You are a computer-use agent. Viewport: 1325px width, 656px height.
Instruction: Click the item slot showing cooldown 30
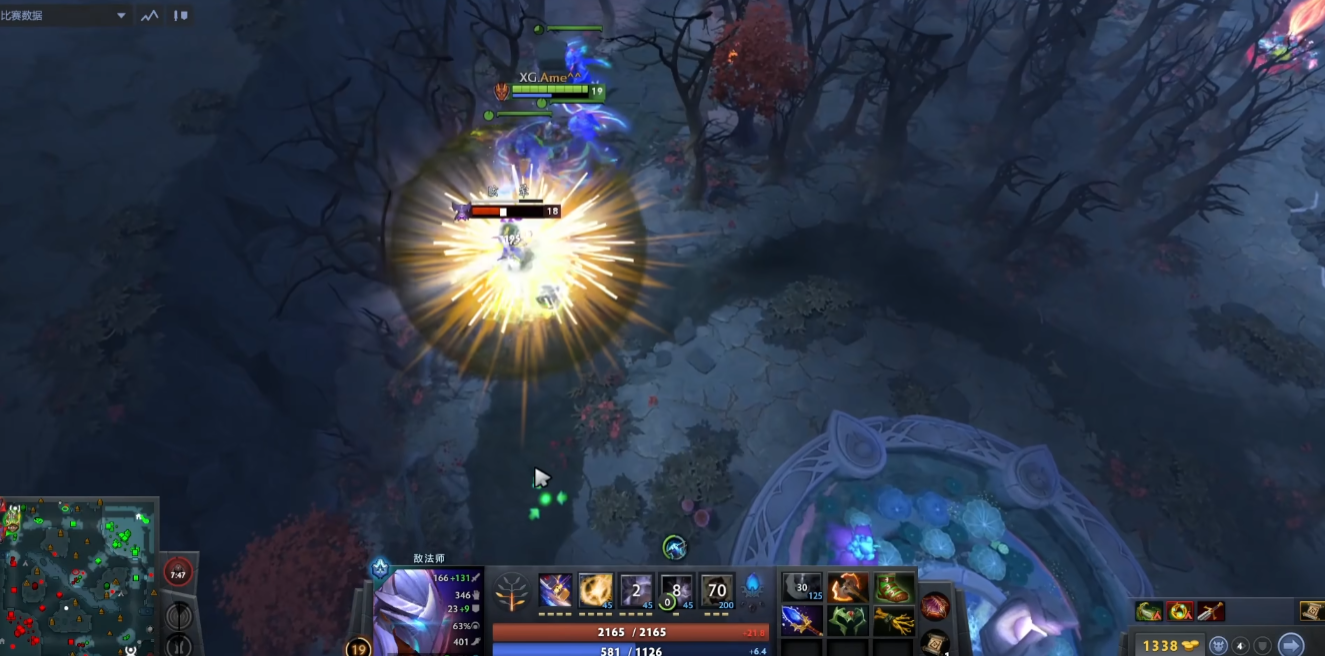coord(802,588)
